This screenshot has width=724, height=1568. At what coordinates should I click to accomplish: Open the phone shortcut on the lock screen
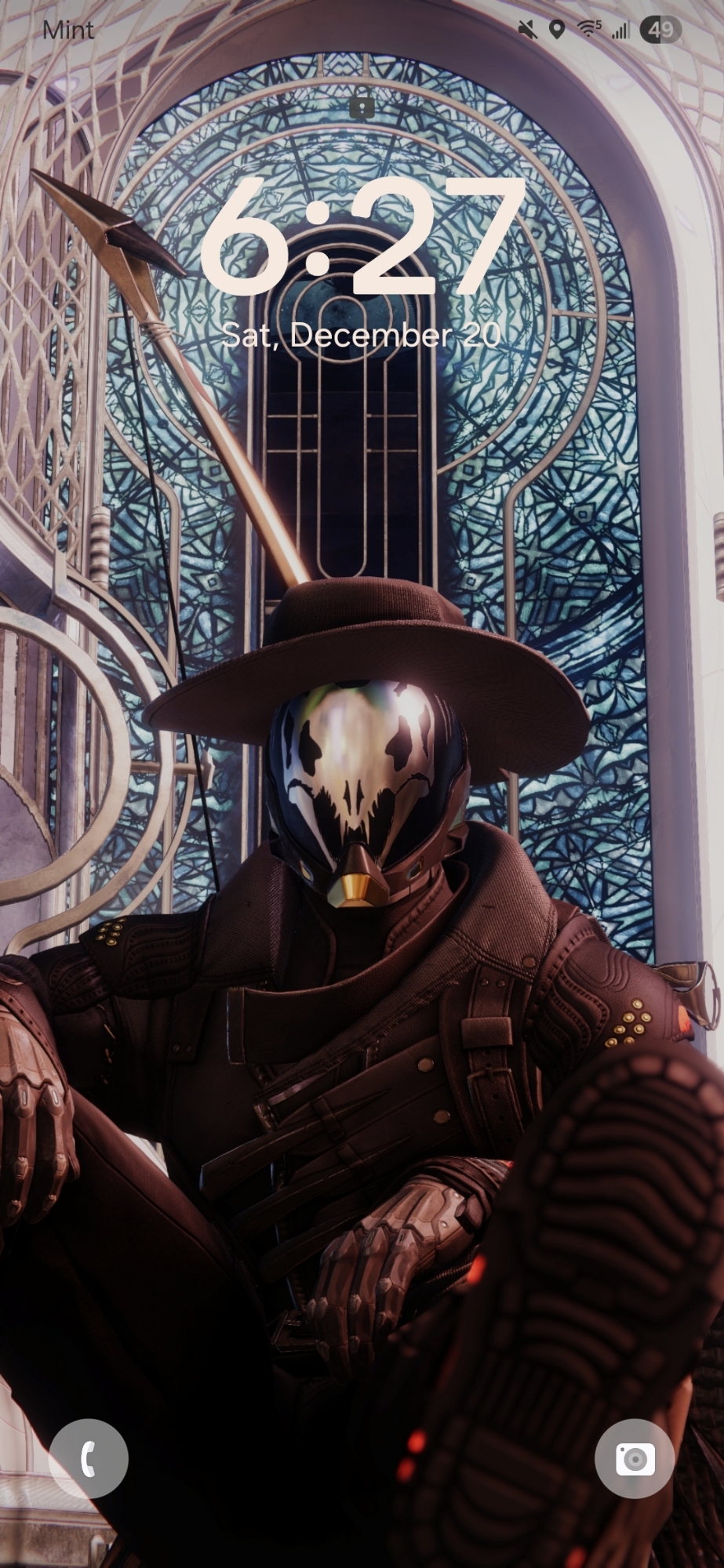pos(88,1458)
